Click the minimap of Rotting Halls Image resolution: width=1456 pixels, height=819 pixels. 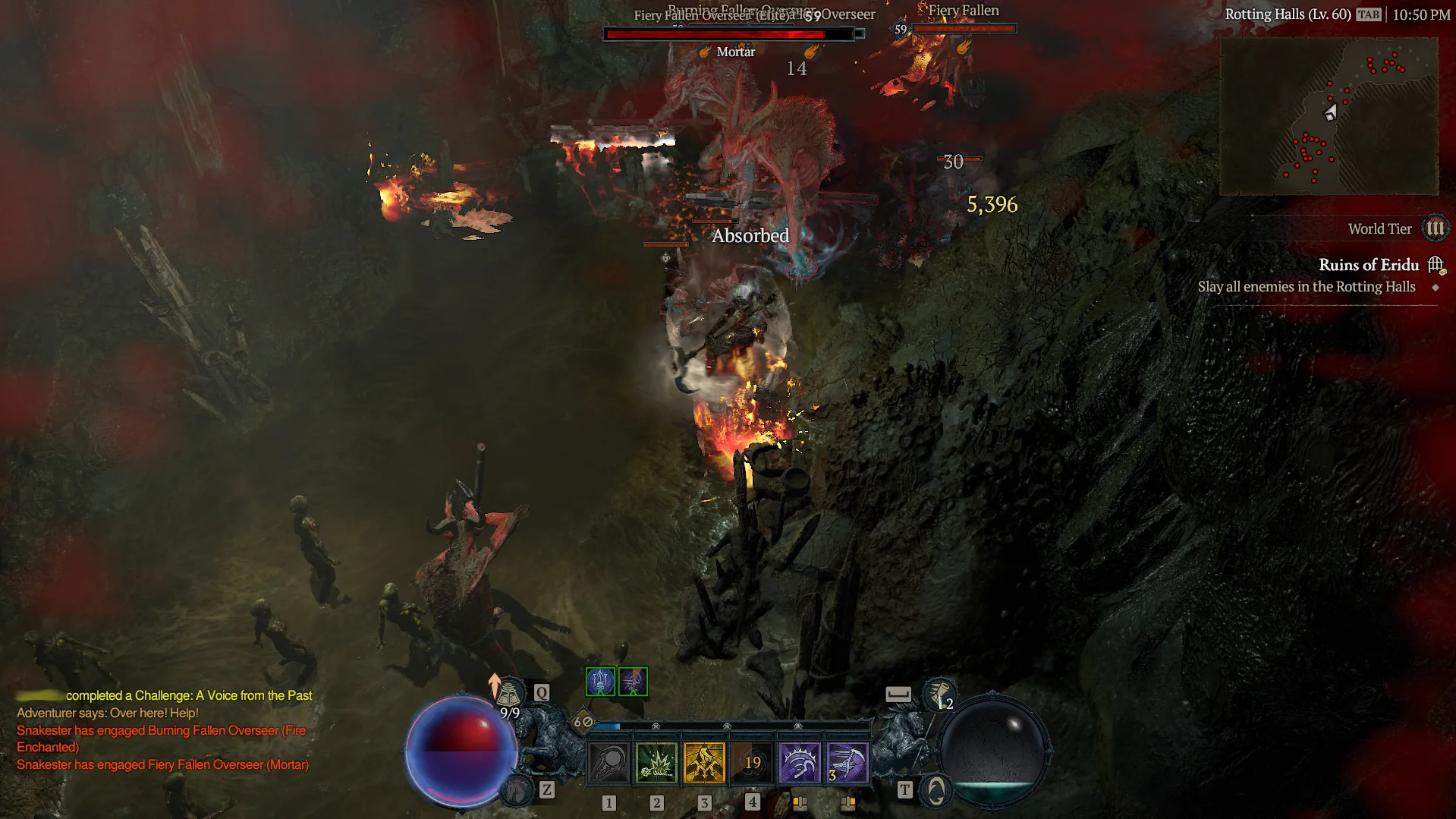pos(1329,115)
